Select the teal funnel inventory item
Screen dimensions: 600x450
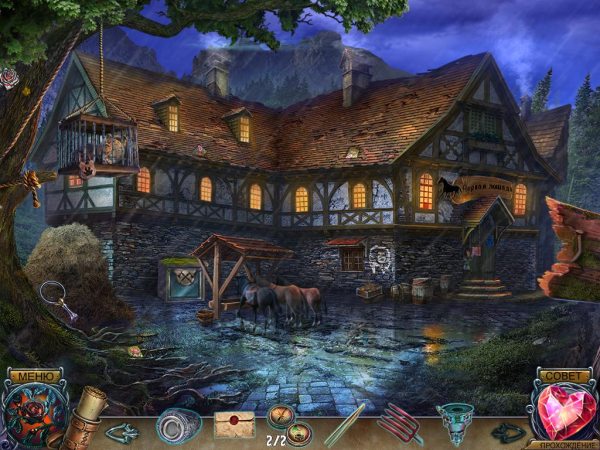455,420
